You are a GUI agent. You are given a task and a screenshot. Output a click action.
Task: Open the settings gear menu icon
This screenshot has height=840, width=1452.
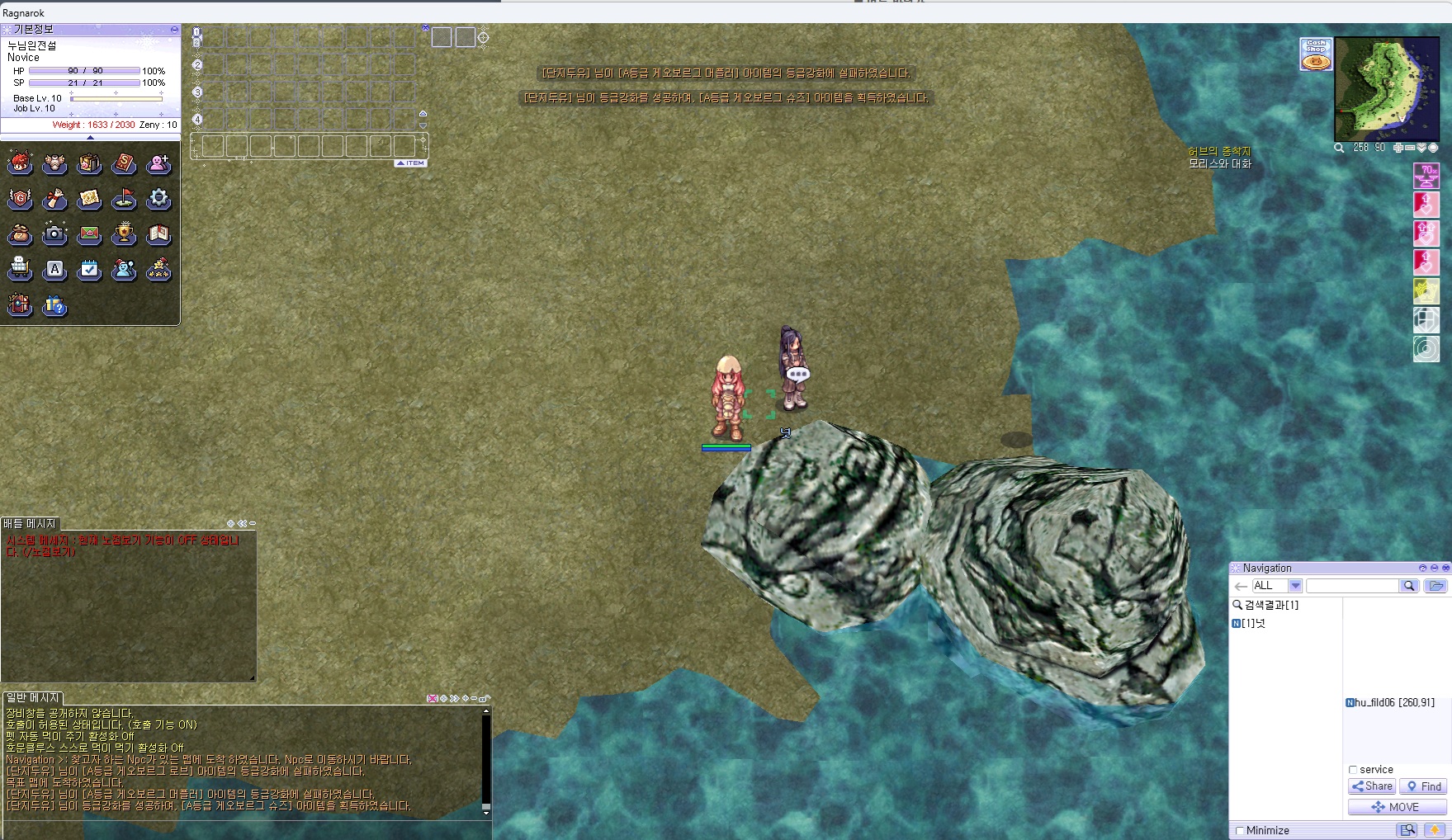coord(158,199)
